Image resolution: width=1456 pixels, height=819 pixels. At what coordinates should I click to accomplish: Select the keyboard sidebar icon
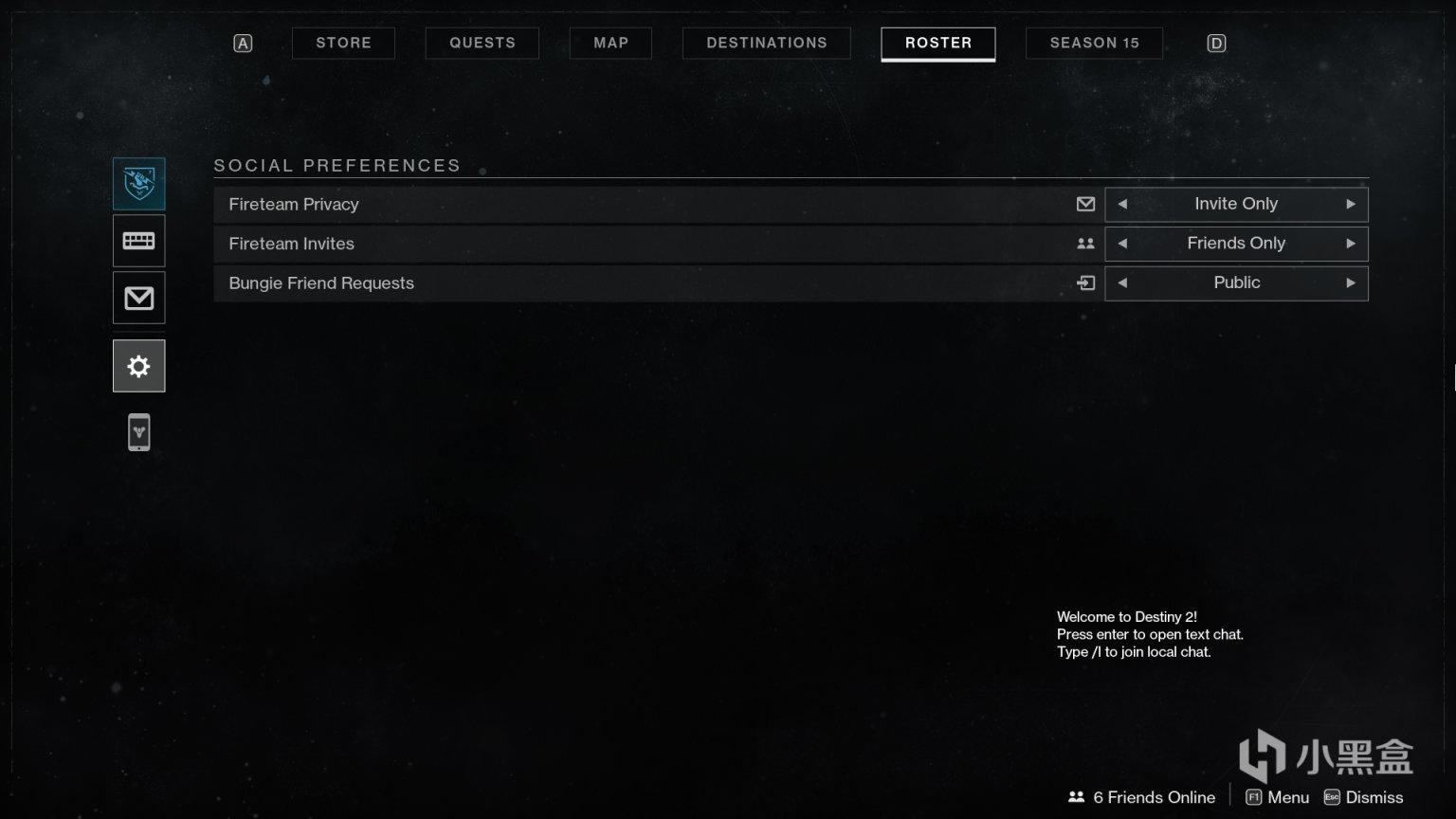click(x=139, y=241)
